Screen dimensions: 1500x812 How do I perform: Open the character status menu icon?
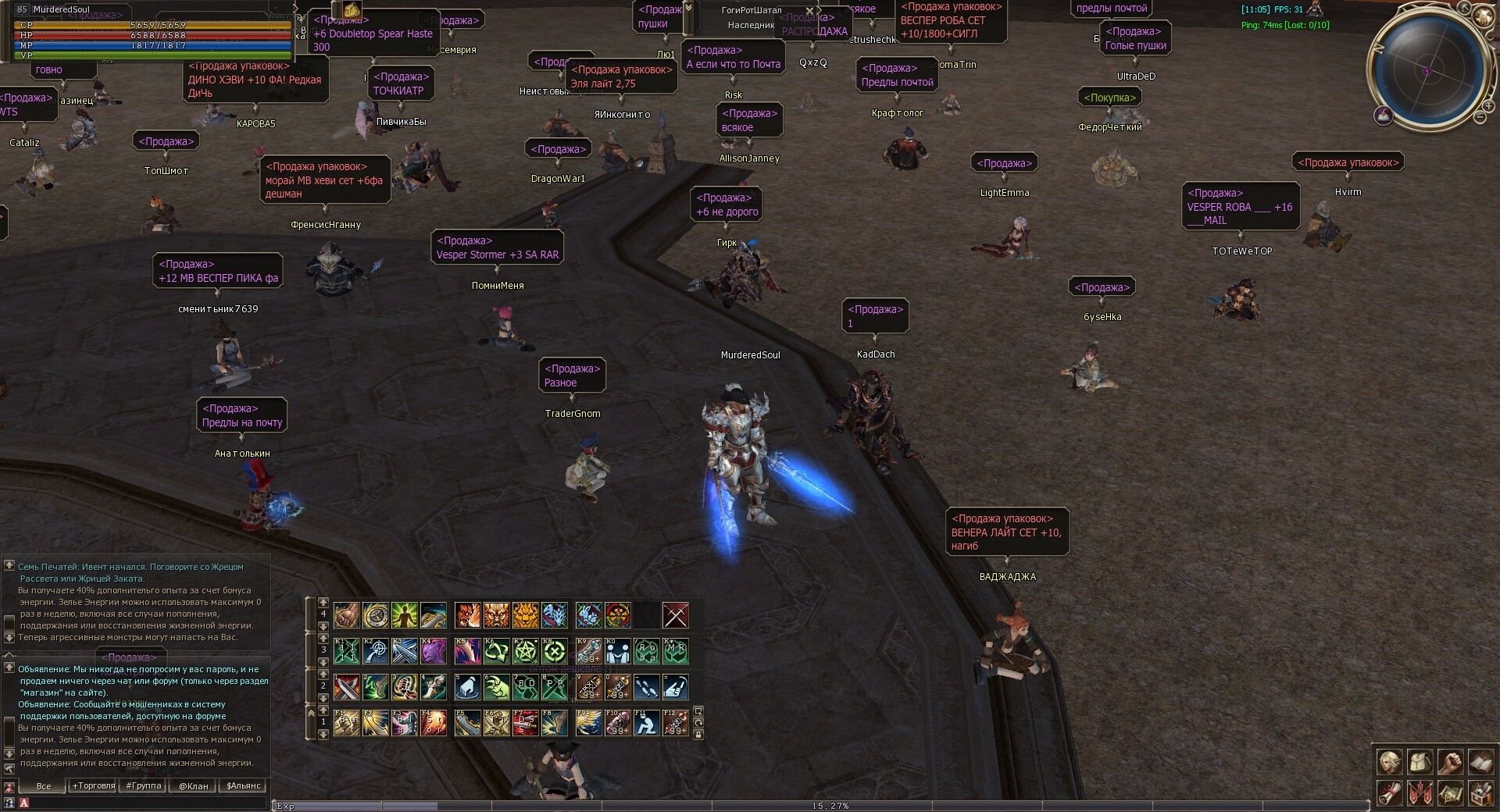coord(1390,762)
